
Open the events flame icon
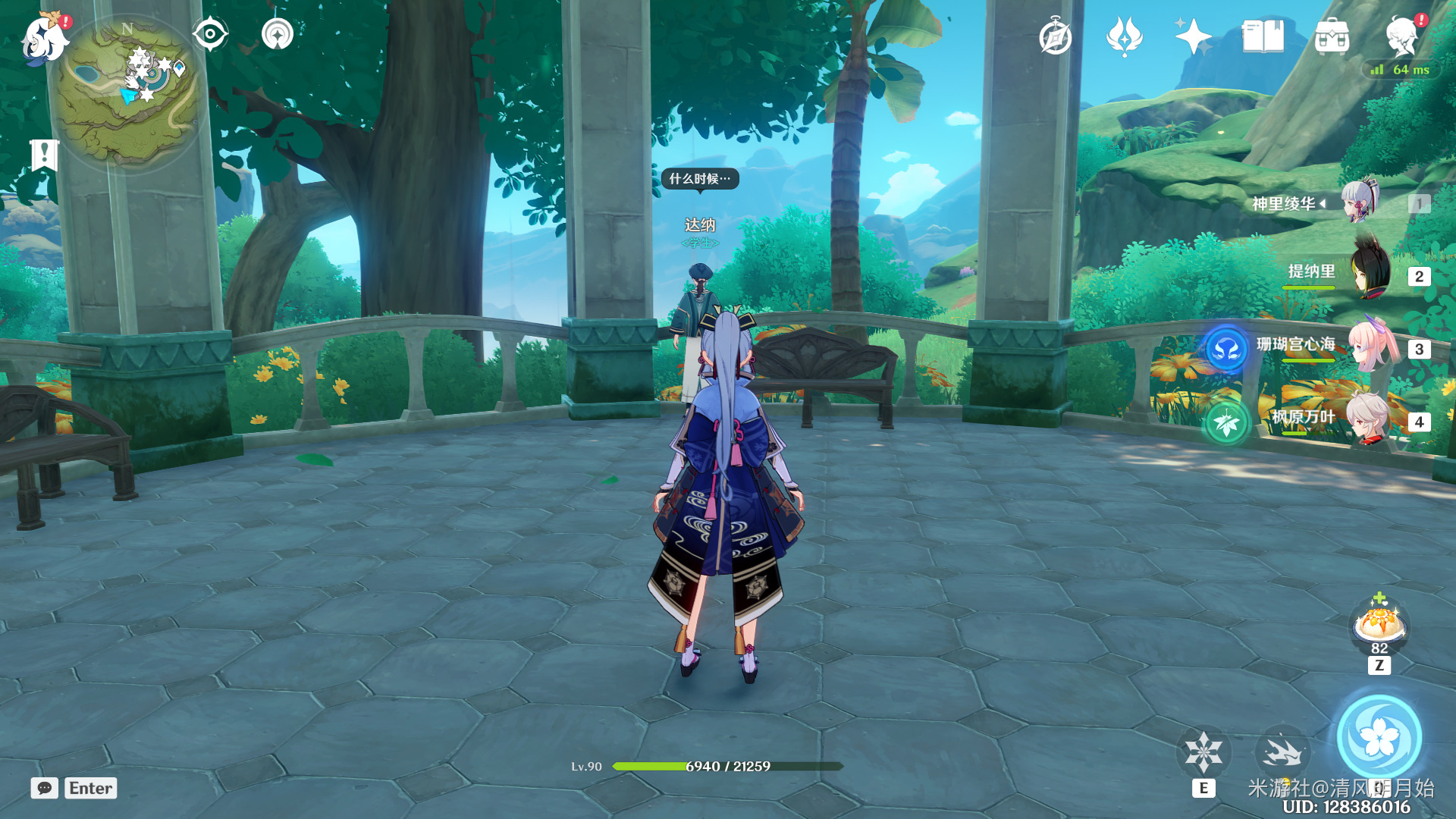pyautogui.click(x=1124, y=36)
